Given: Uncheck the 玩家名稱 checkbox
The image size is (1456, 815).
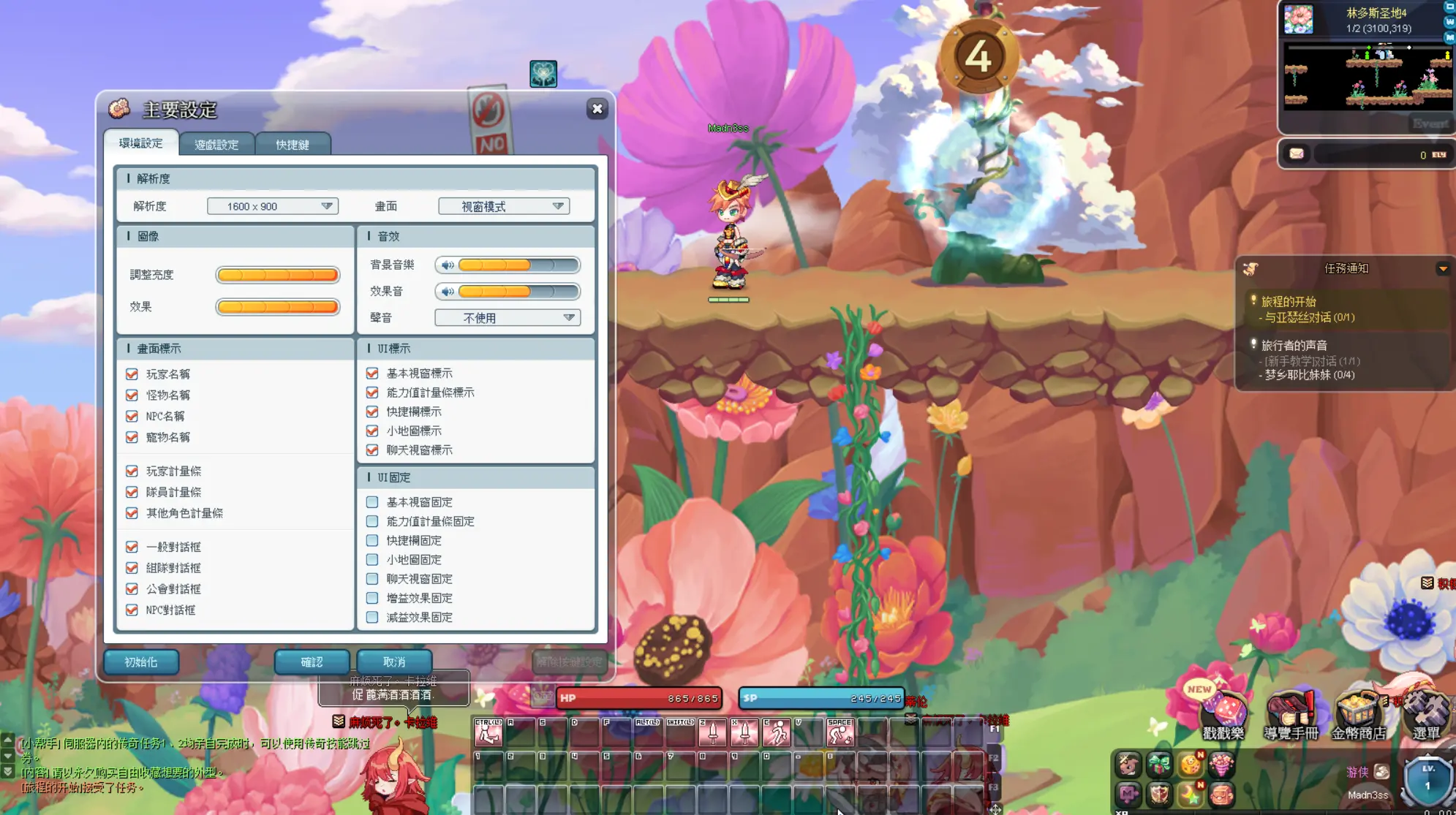Looking at the screenshot, I should (x=132, y=374).
